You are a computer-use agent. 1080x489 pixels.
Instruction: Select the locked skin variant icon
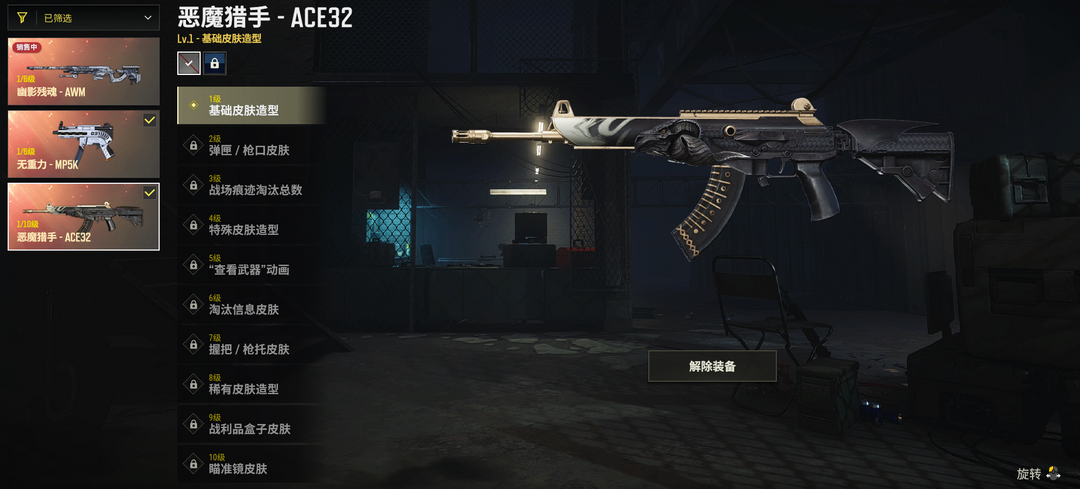click(x=215, y=63)
